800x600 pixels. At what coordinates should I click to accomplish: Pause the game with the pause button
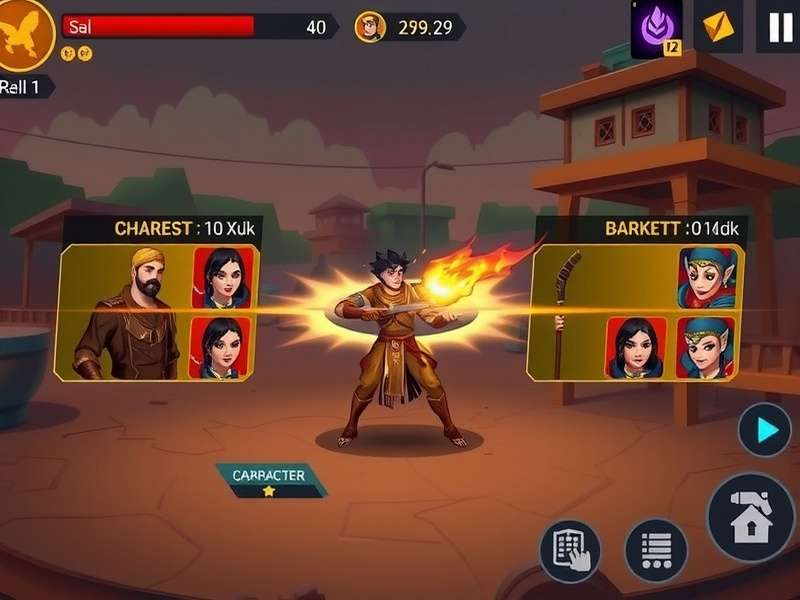click(x=779, y=27)
